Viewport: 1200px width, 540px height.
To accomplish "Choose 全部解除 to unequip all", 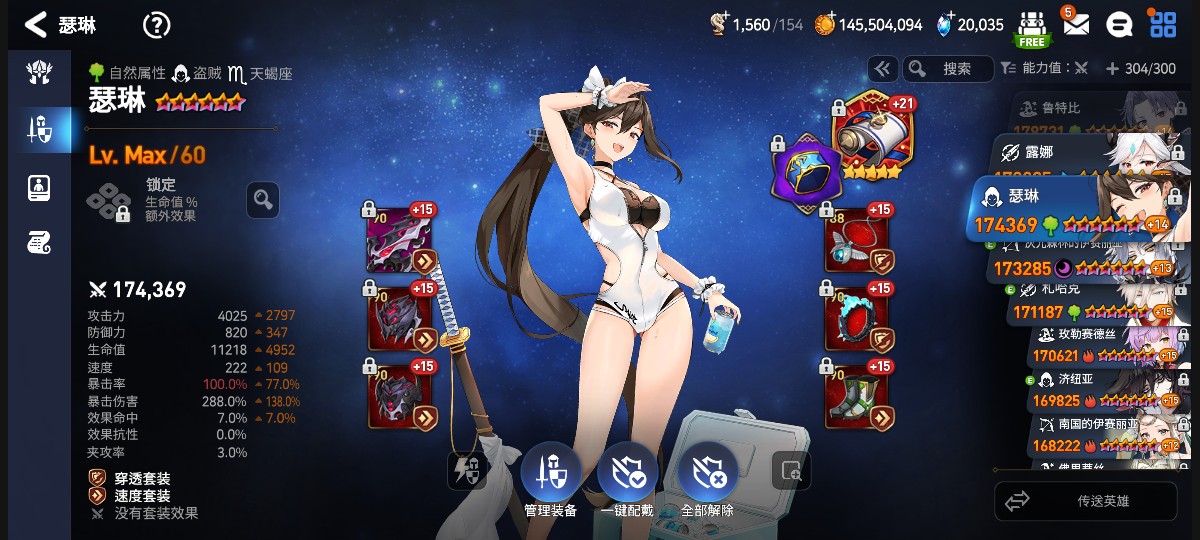I will point(707,478).
